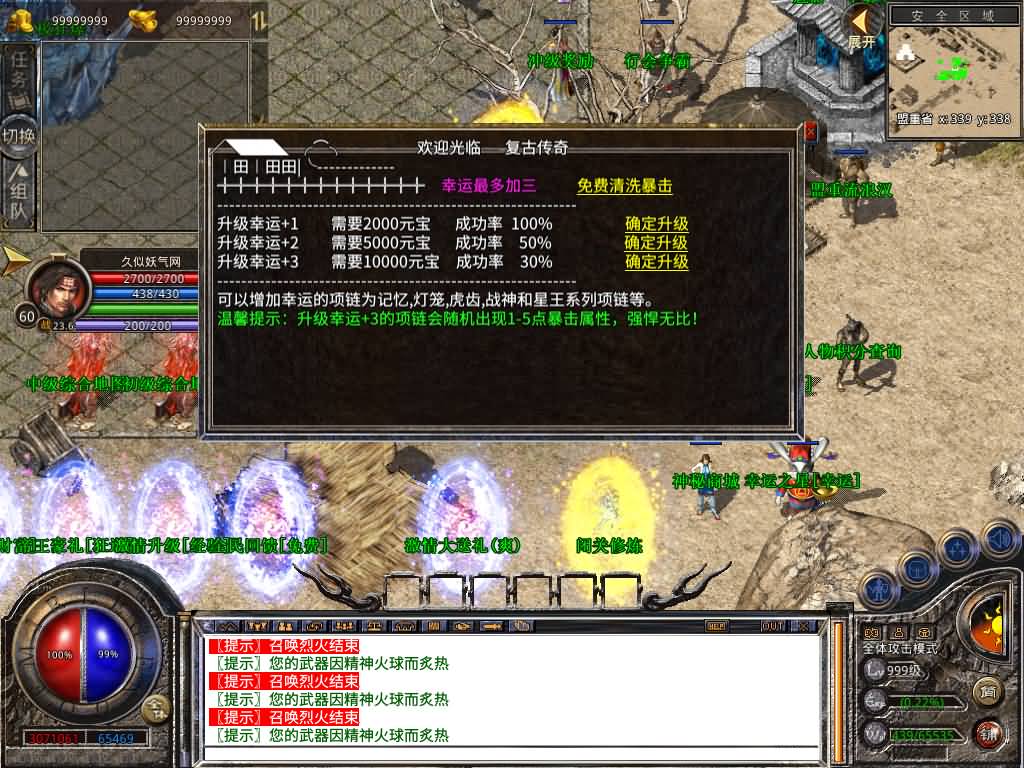This screenshot has width=1024, height=768.
Task: Open the blue bag-shaped round menu button
Action: (x=917, y=567)
